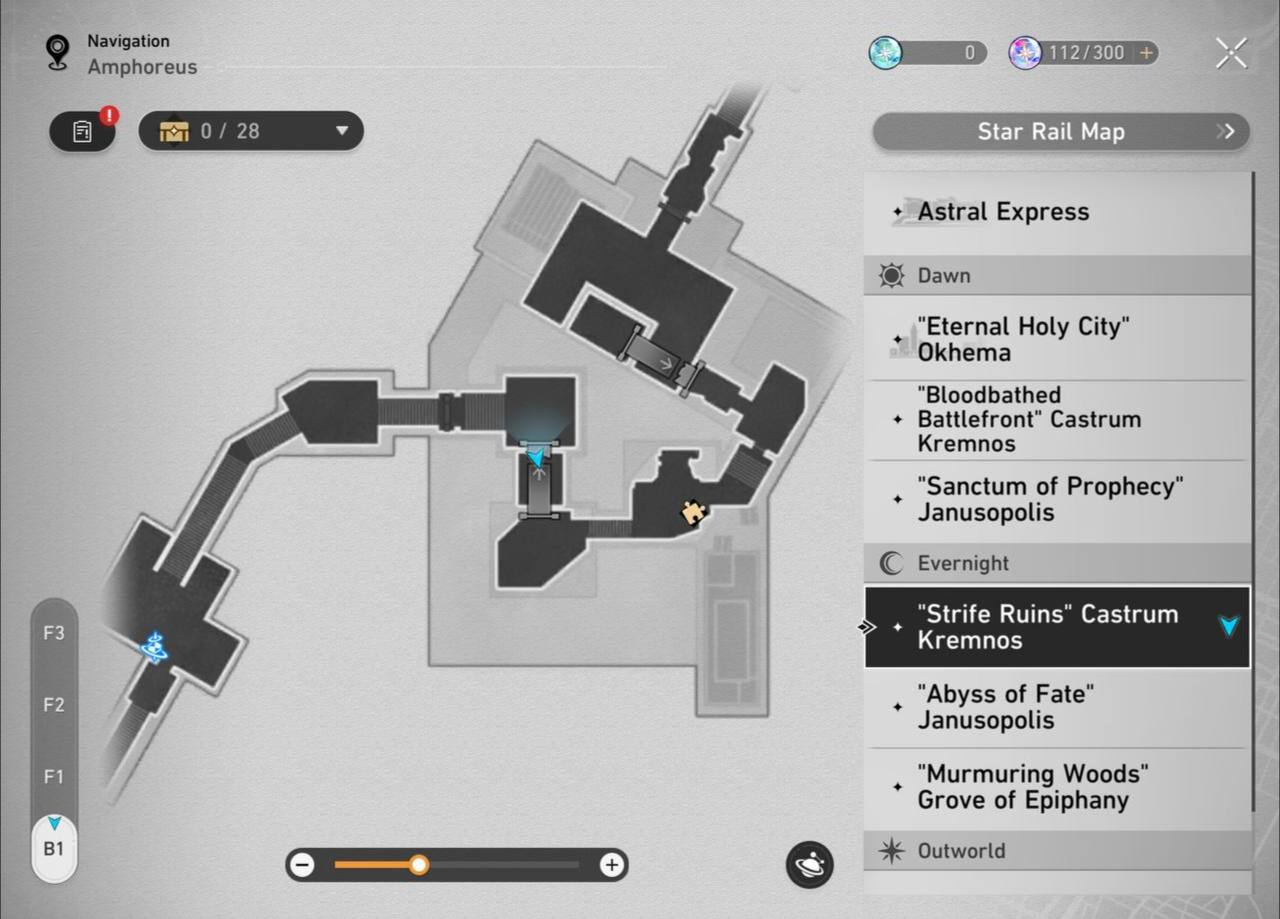Click the treasure chest collection icon
Image resolution: width=1280 pixels, height=919 pixels.
pyautogui.click(x=174, y=131)
